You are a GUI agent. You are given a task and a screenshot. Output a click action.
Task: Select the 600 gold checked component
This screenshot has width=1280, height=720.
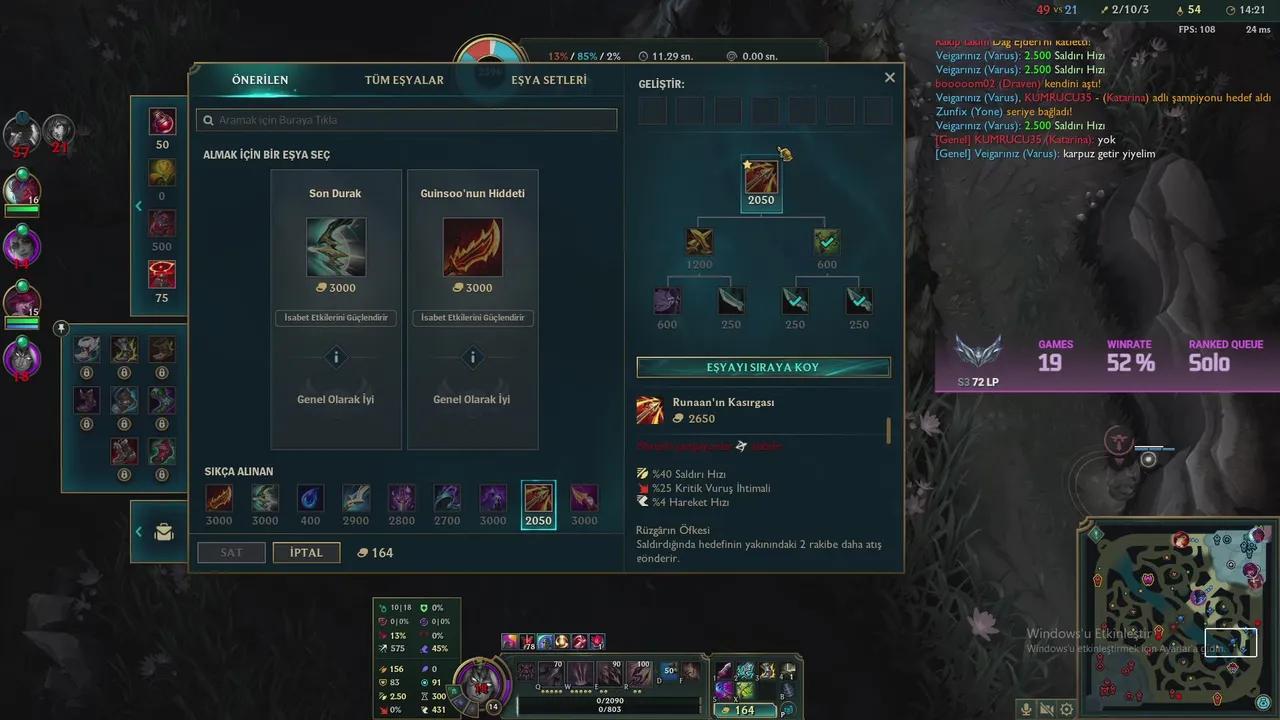[x=826, y=242]
